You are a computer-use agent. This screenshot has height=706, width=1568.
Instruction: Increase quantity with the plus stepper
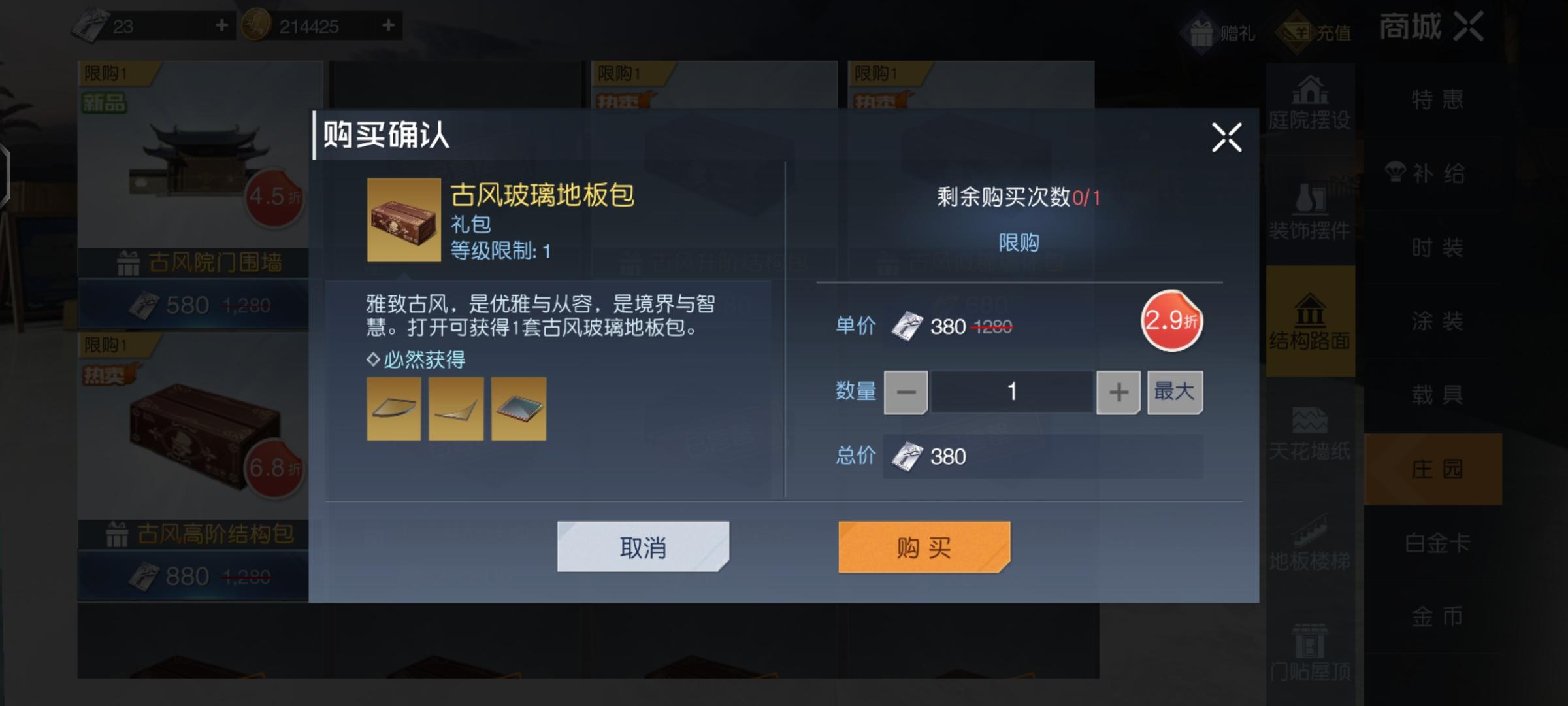pyautogui.click(x=1119, y=392)
